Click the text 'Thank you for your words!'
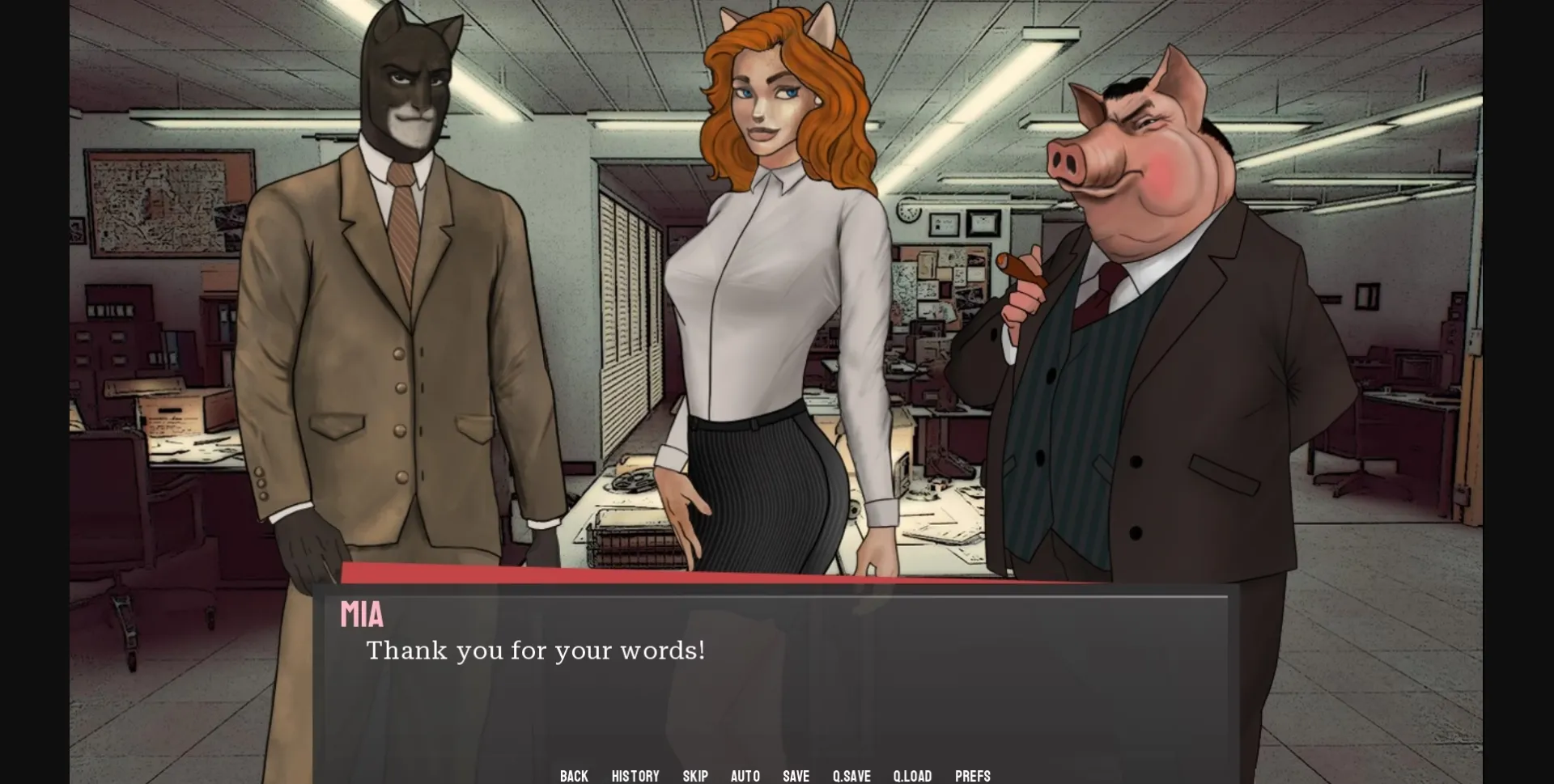The image size is (1554, 784). tap(537, 650)
